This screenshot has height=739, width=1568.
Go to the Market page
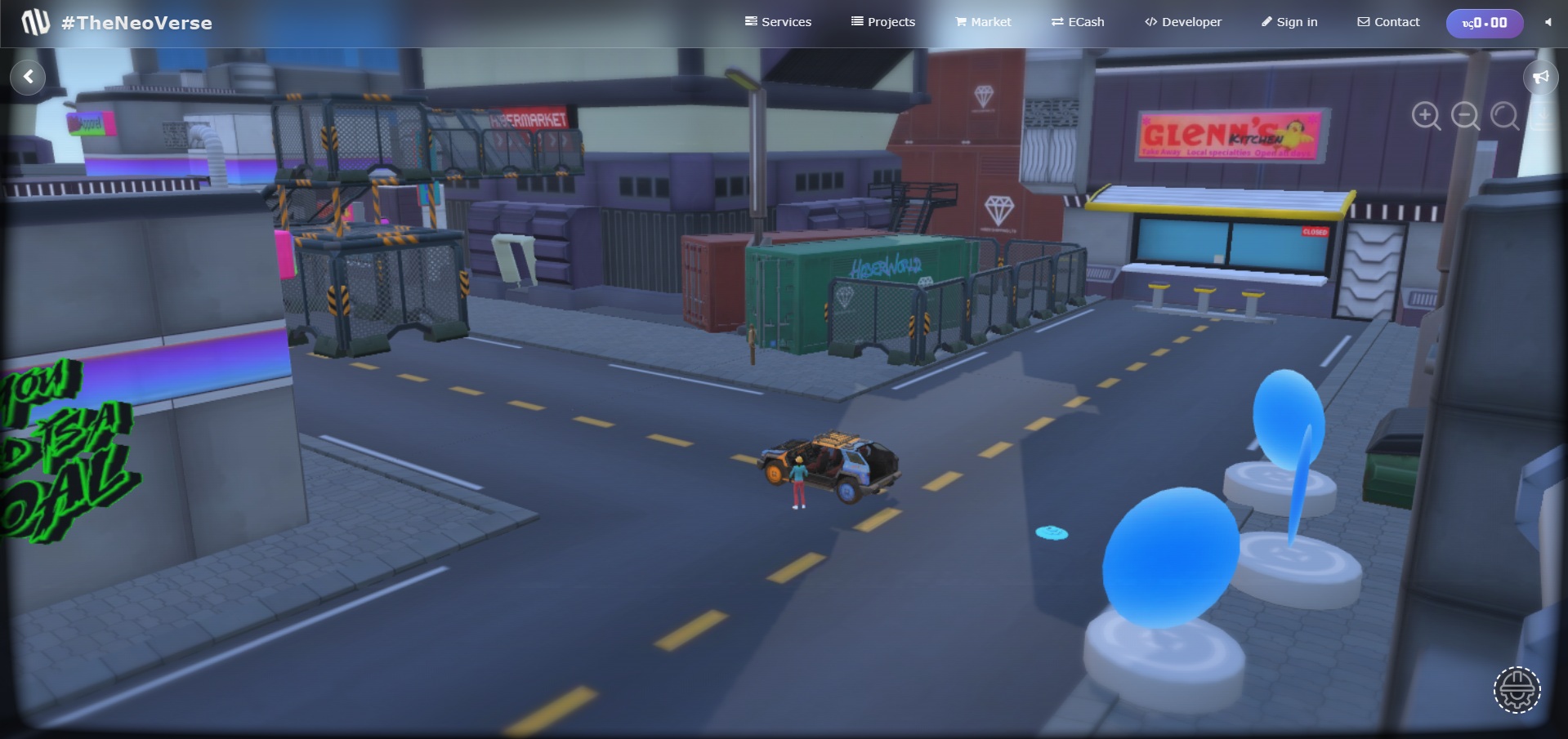[x=983, y=22]
